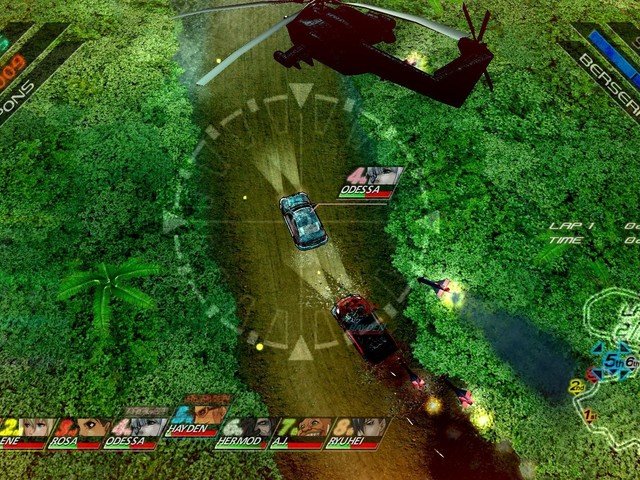Click the blue 5th marker on the minimap
Image resolution: width=640 pixels, height=480 pixels.
point(611,362)
